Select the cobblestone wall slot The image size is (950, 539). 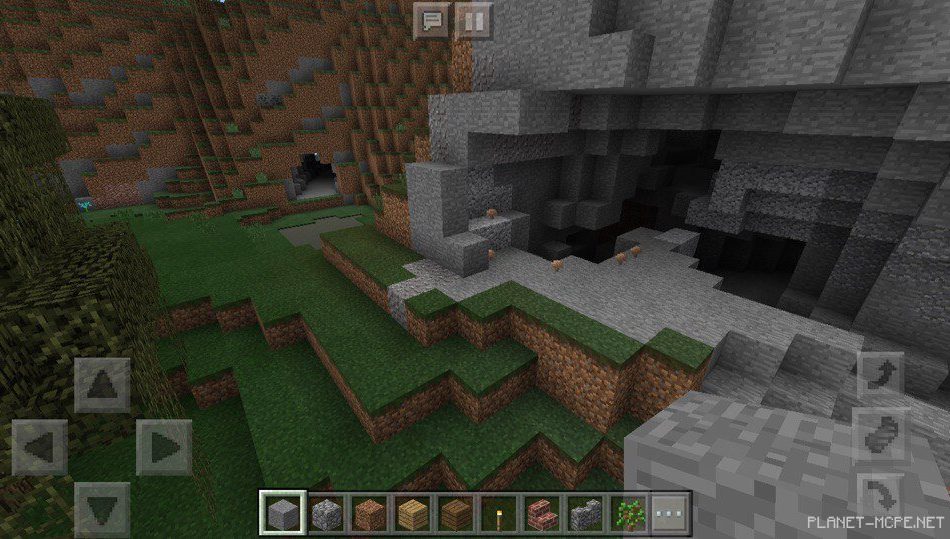583,513
